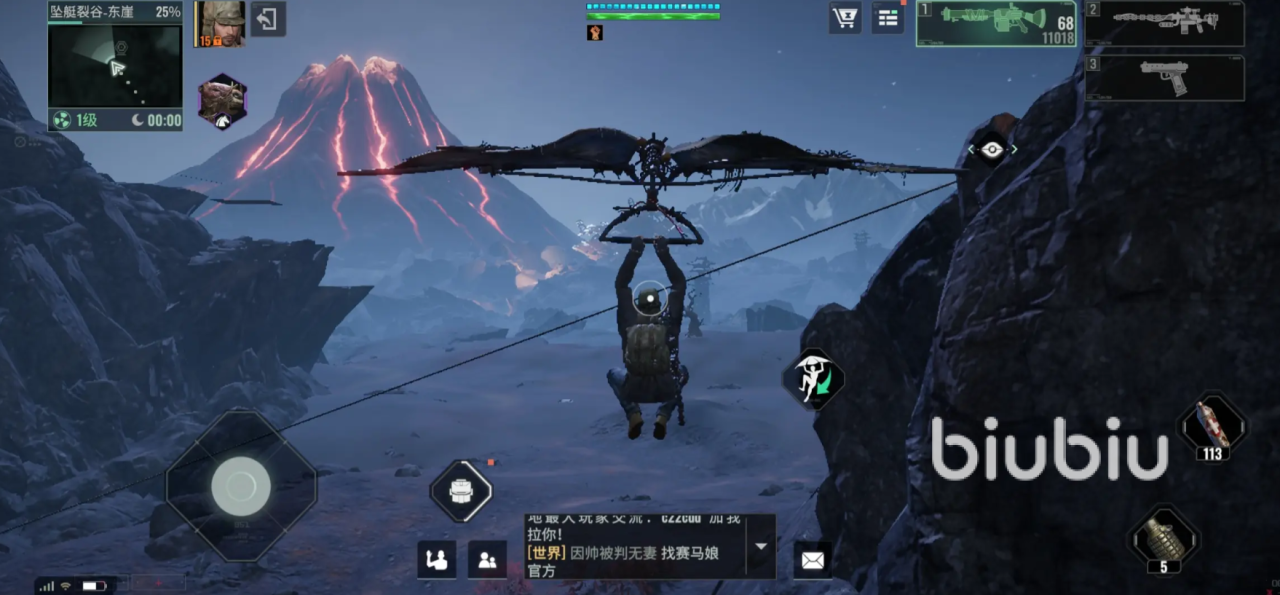The height and width of the screenshot is (595, 1280).
Task: Use the melee knife item
Action: (1212, 425)
